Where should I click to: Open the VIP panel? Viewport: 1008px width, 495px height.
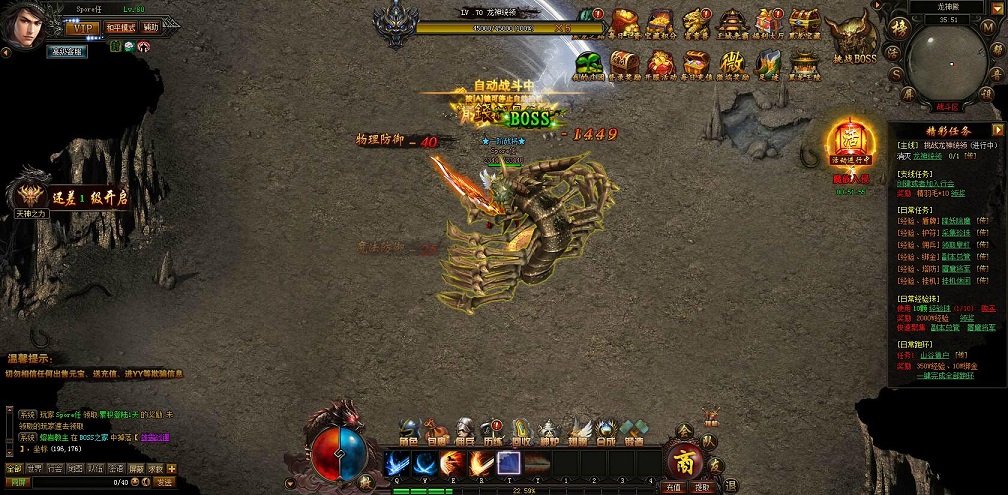pyautogui.click(x=83, y=27)
